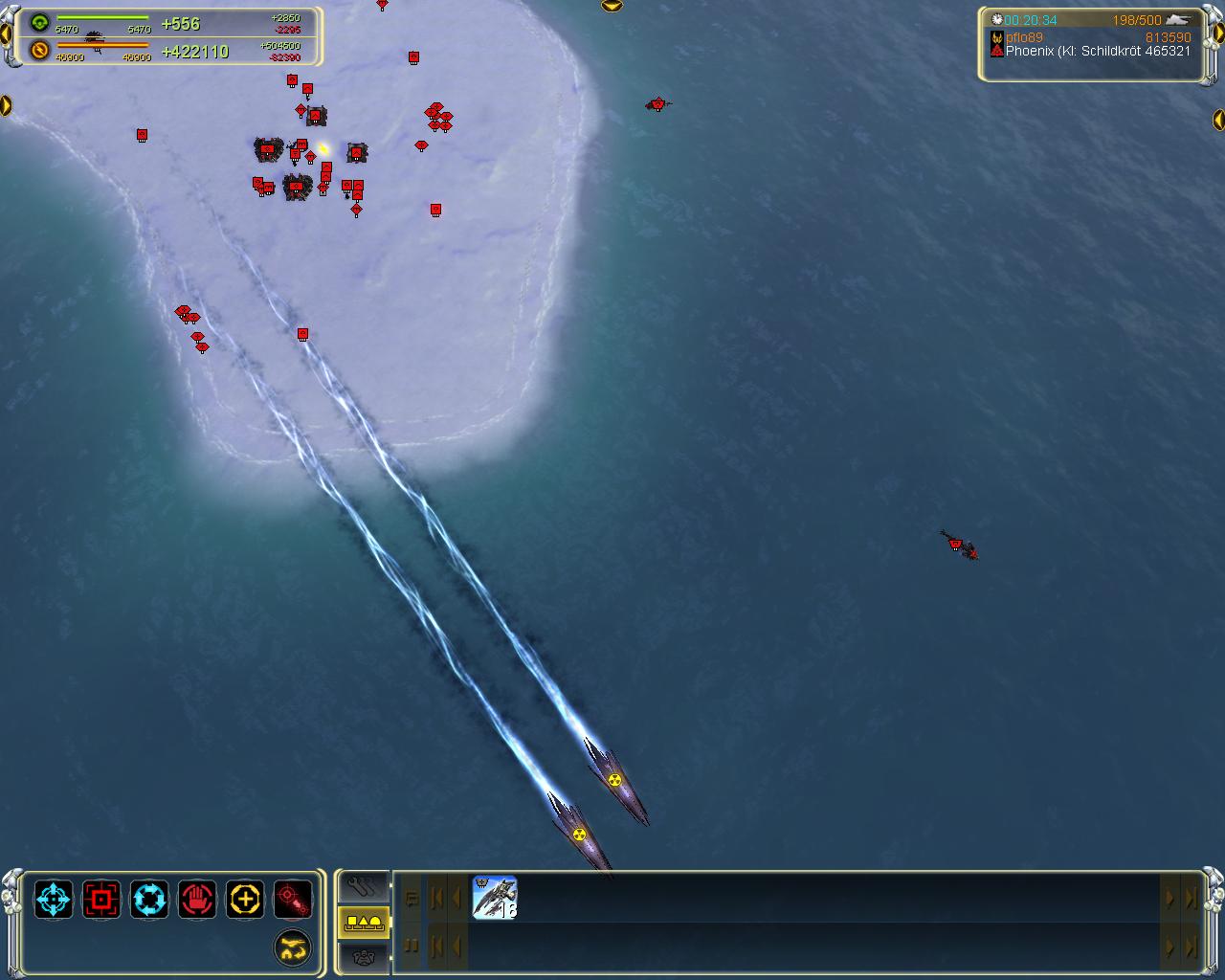Launch a tactical missile via the red crosshair icon

coord(293,900)
